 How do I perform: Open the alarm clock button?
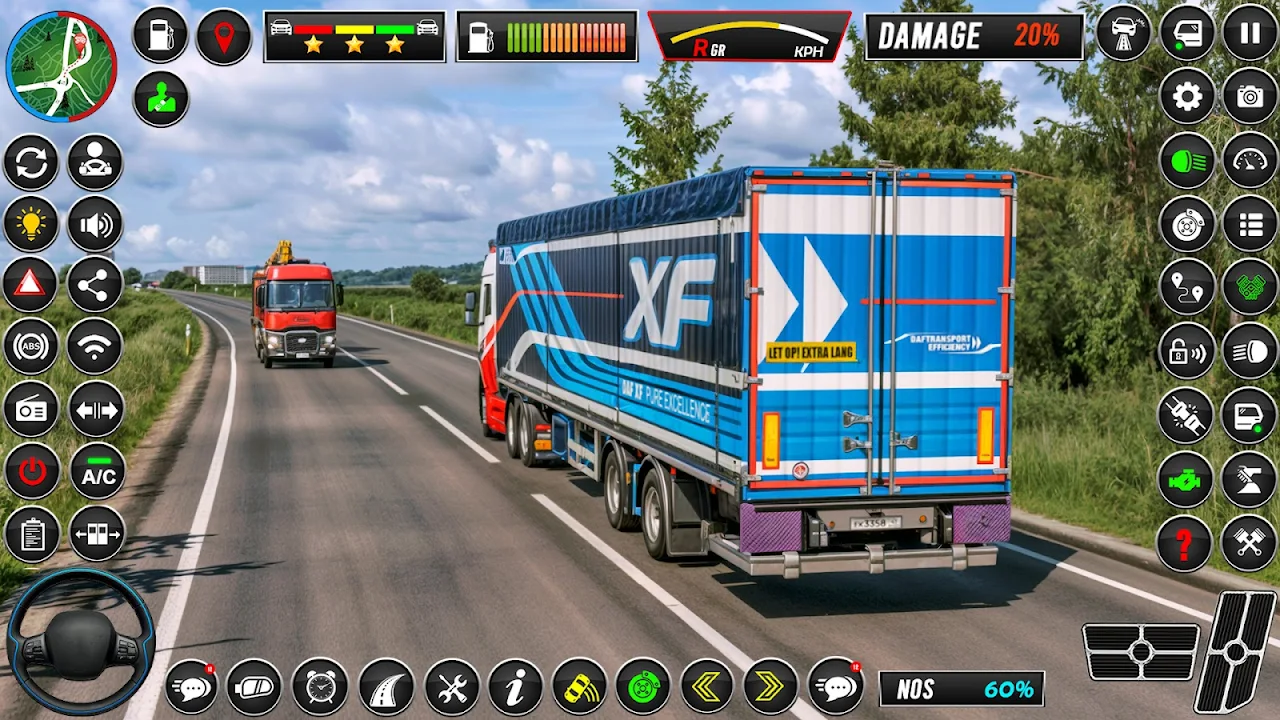point(320,687)
